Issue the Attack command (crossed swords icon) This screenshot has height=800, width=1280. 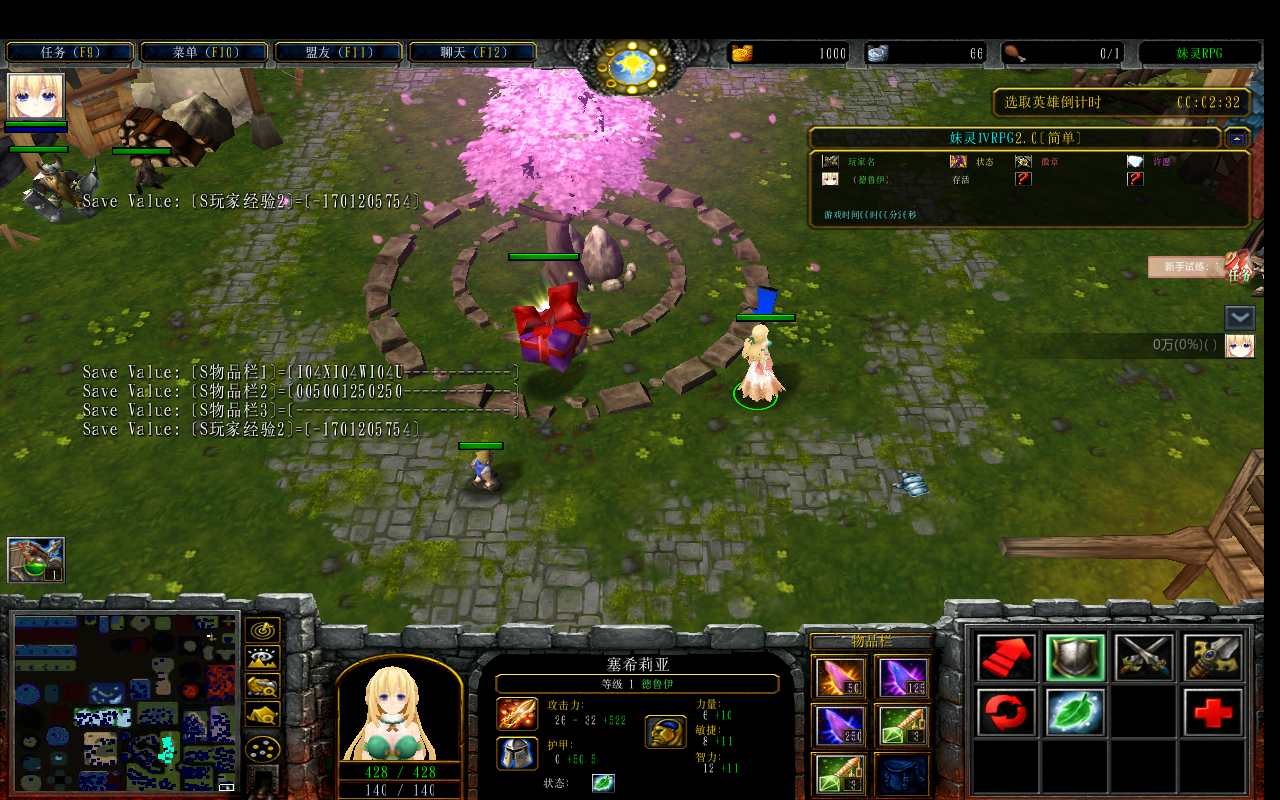(x=1144, y=657)
